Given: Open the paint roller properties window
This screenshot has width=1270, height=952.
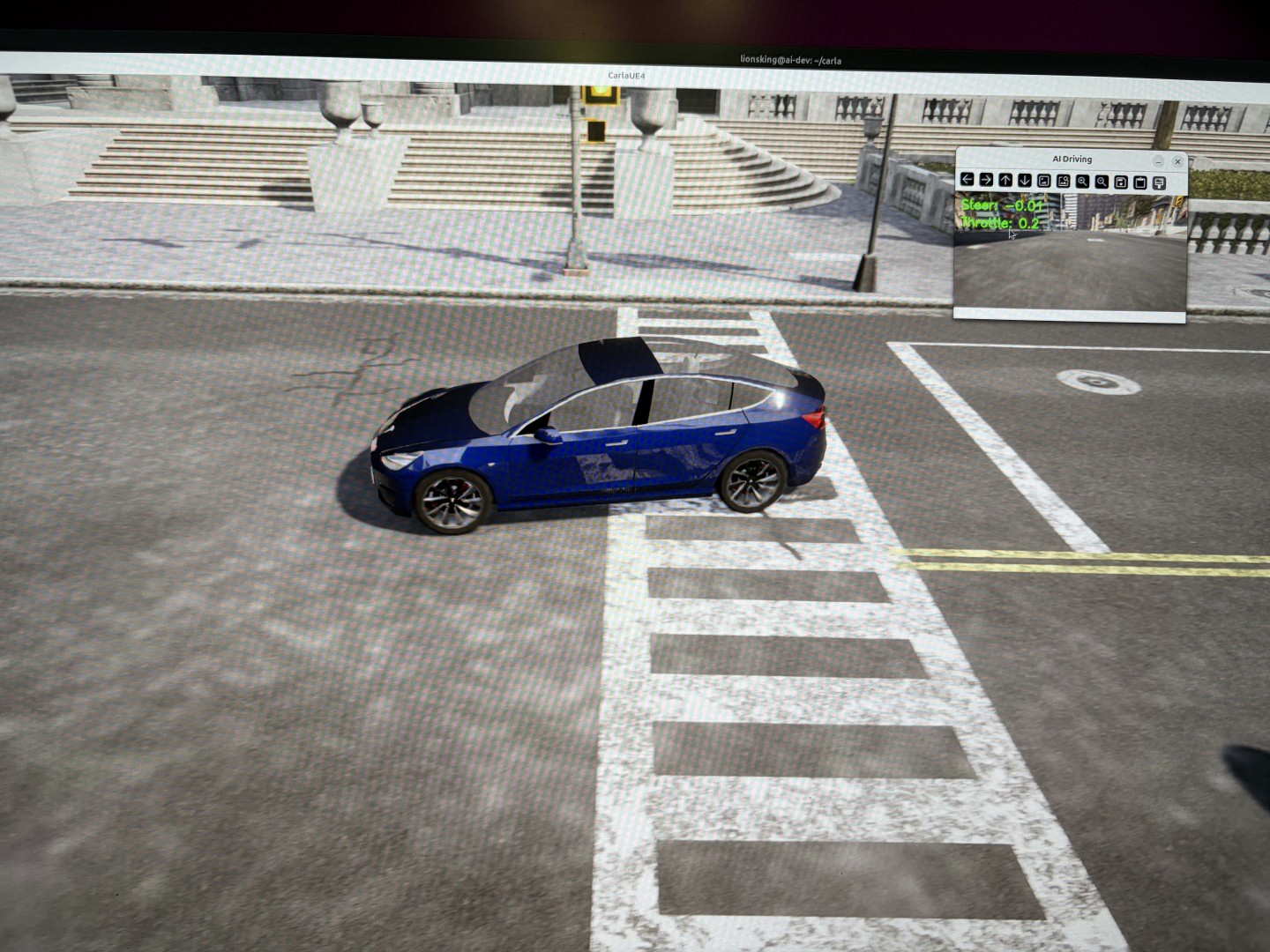Looking at the screenshot, I should coord(1160,182).
